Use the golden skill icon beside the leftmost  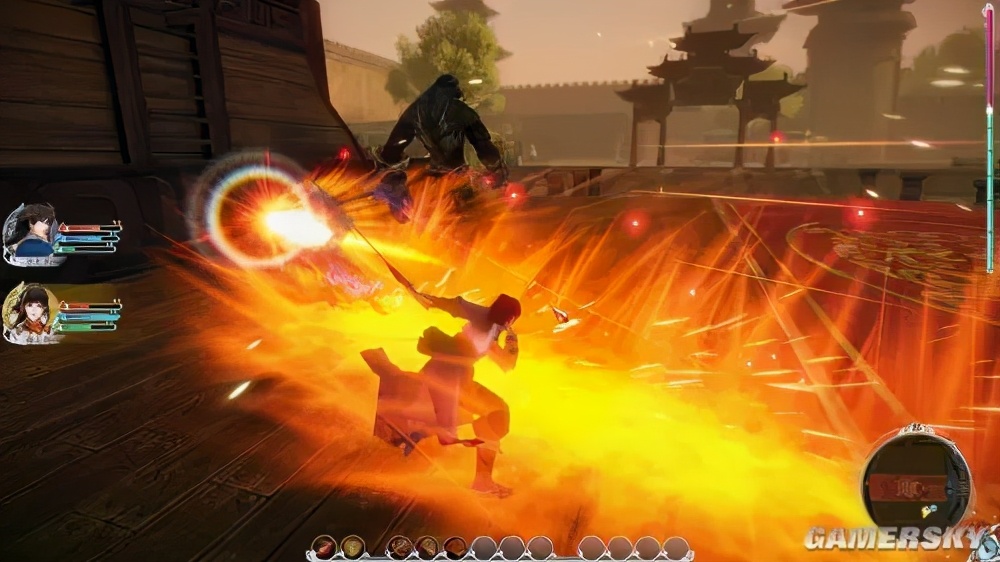click(x=352, y=547)
